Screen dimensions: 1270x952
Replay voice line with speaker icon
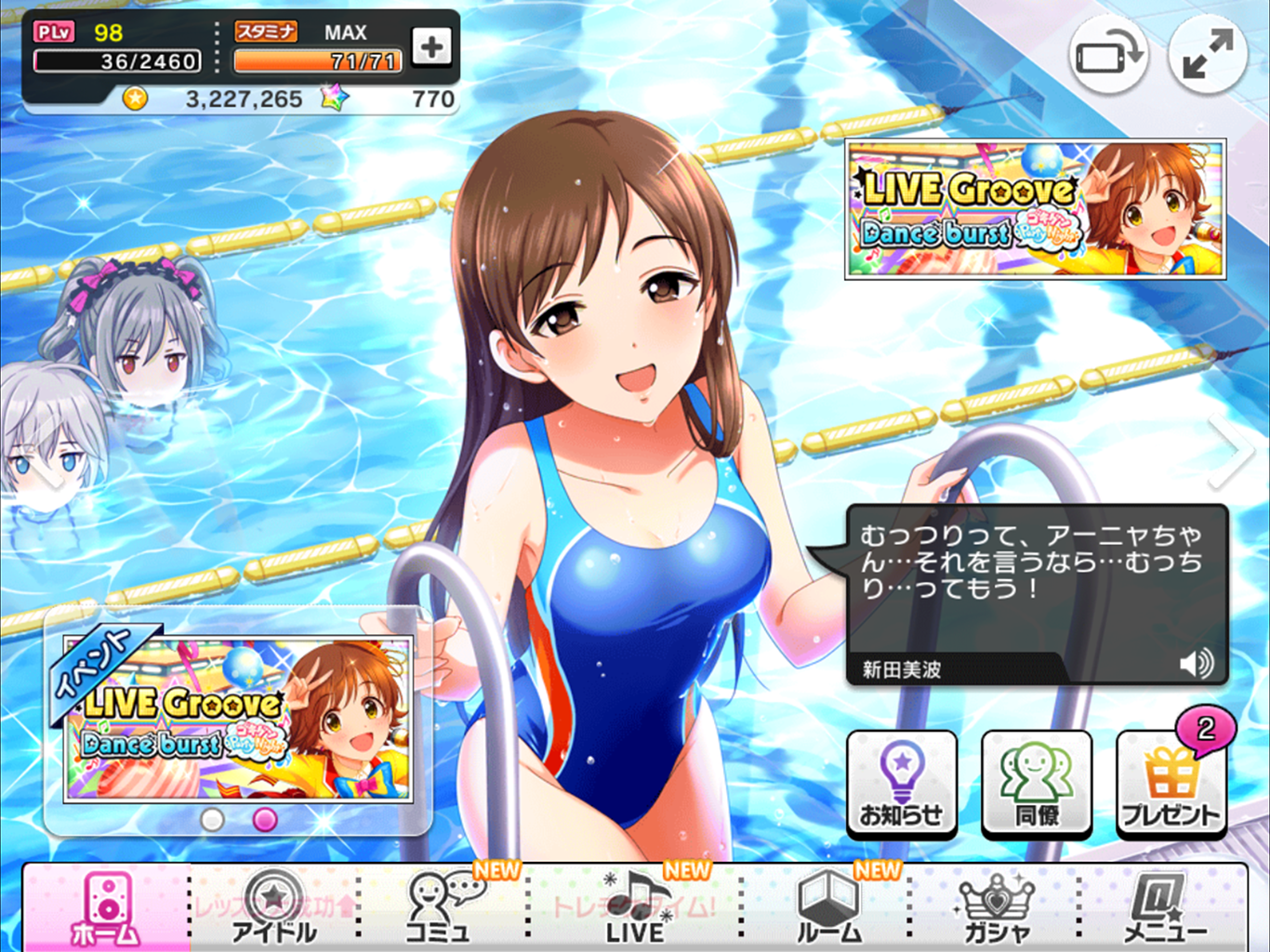tap(1196, 663)
